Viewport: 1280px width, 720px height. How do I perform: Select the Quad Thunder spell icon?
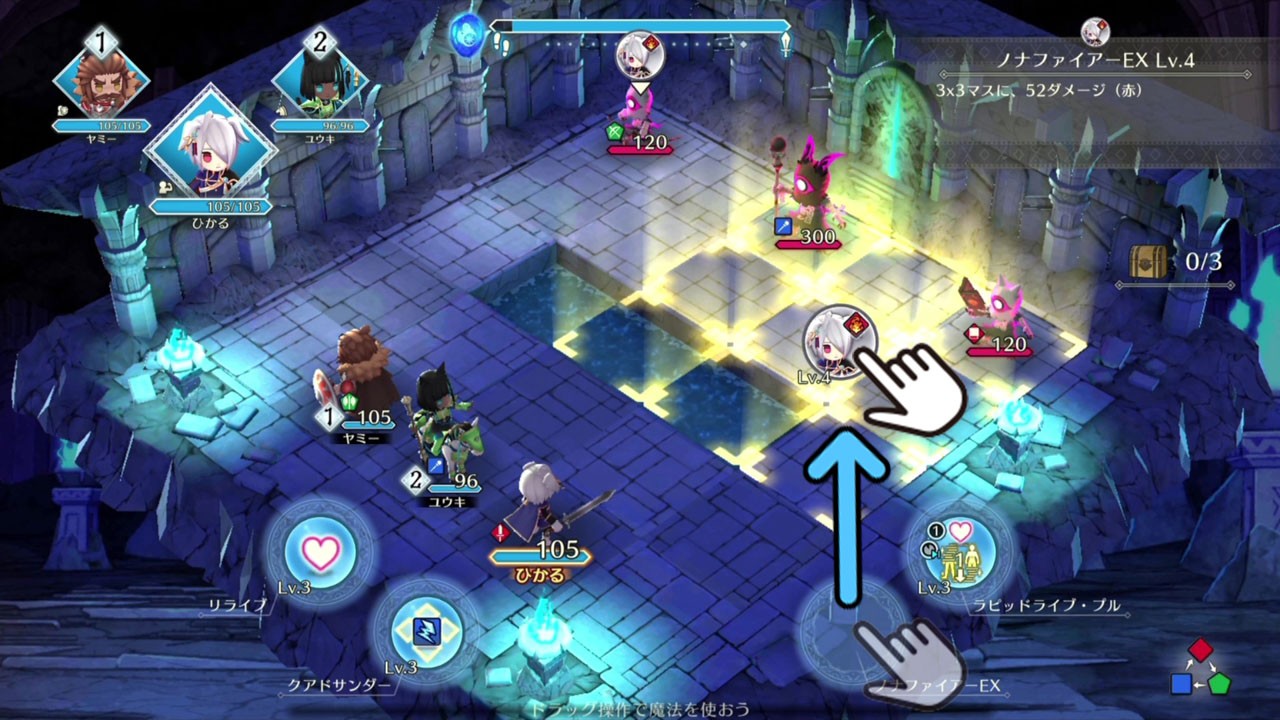coord(427,630)
